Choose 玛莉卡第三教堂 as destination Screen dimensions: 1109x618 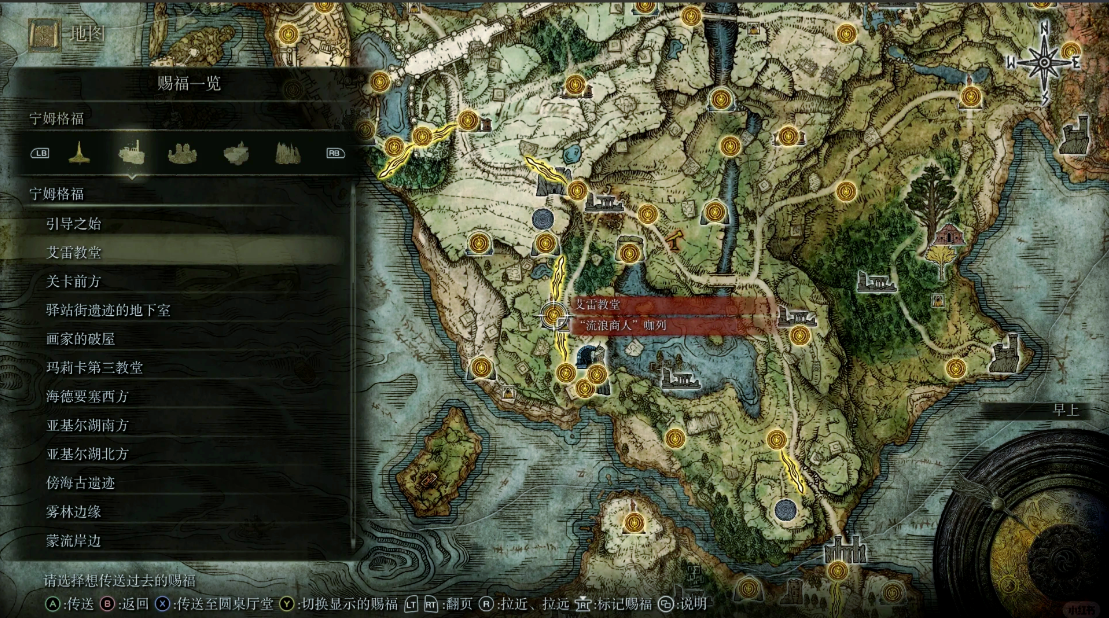pyautogui.click(x=180, y=367)
